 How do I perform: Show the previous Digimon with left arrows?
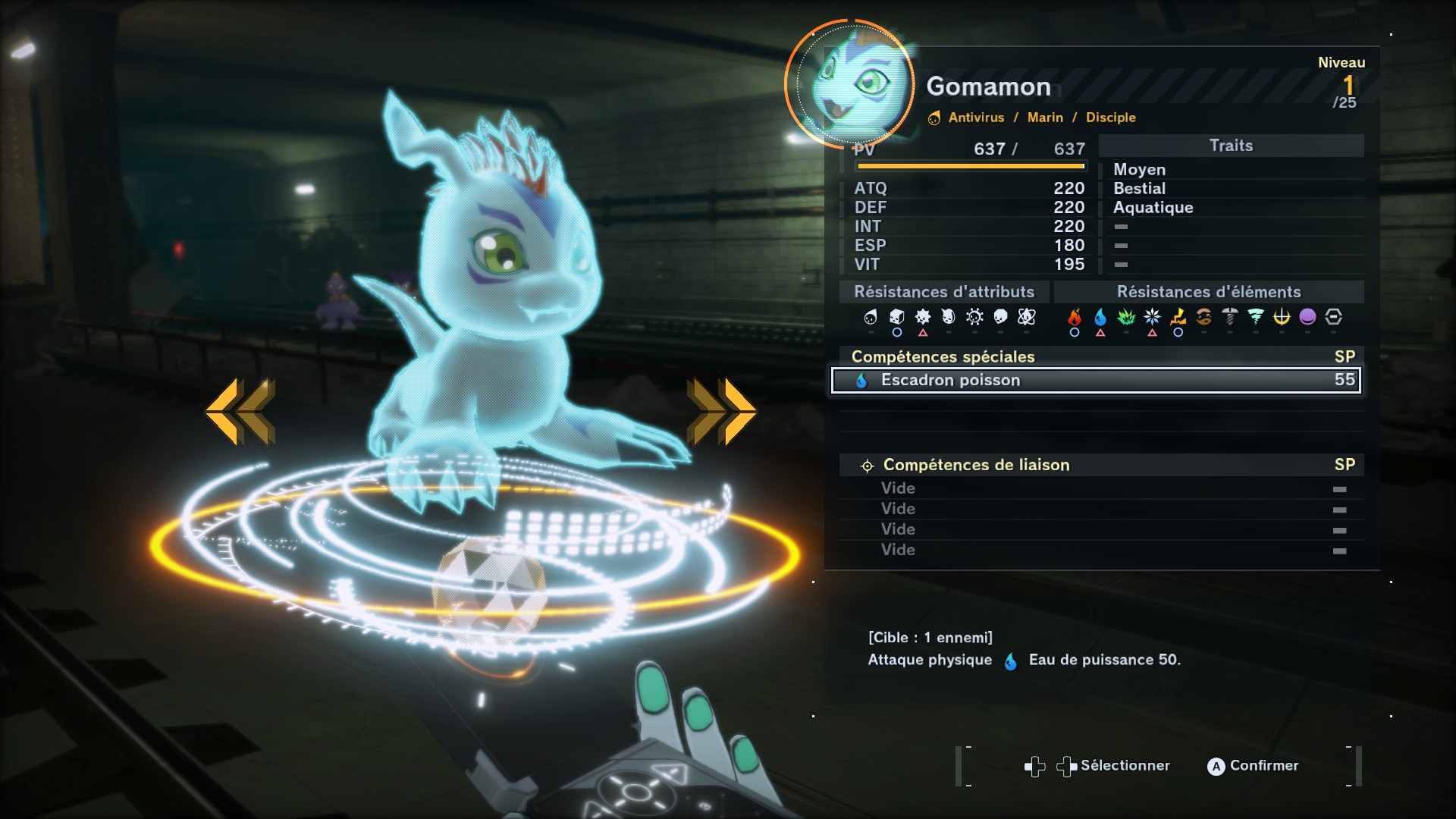click(240, 410)
